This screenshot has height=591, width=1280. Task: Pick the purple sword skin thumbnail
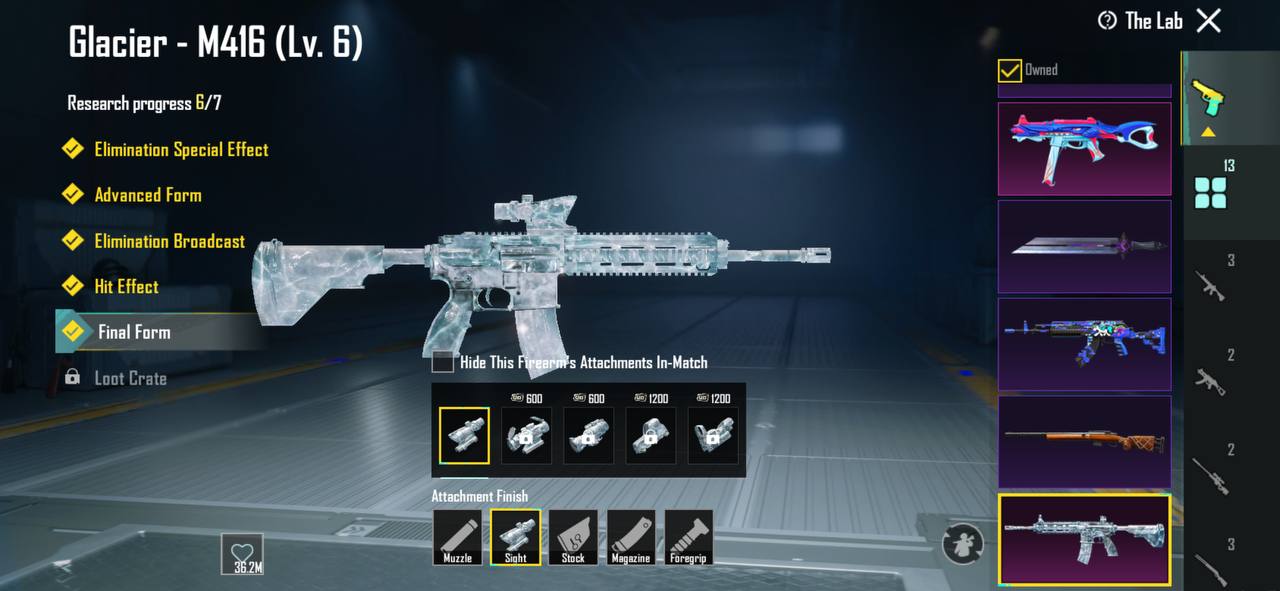(1084, 246)
